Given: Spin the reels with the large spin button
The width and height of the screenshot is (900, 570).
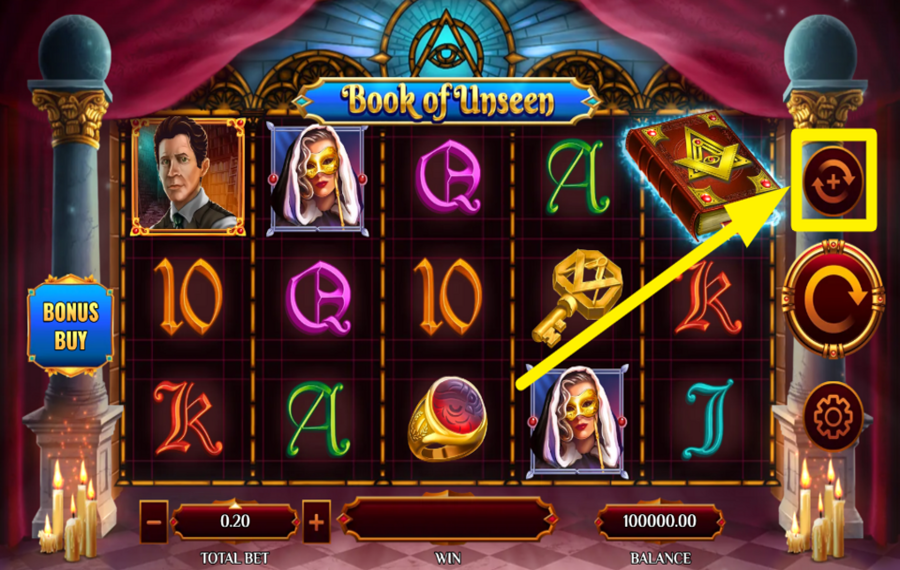Looking at the screenshot, I should 833,298.
